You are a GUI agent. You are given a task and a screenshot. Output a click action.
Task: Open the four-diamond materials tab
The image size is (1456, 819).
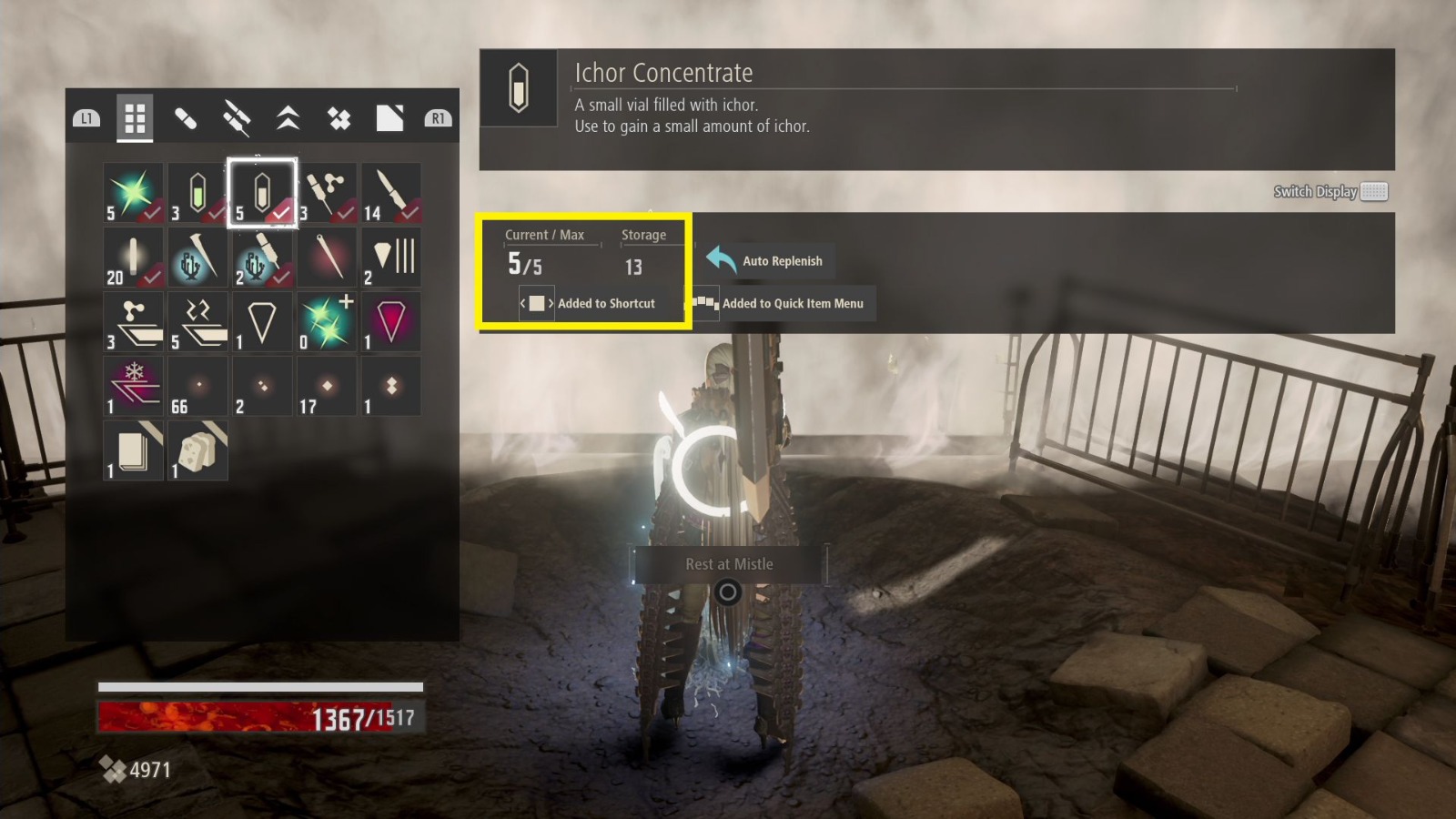tap(339, 118)
